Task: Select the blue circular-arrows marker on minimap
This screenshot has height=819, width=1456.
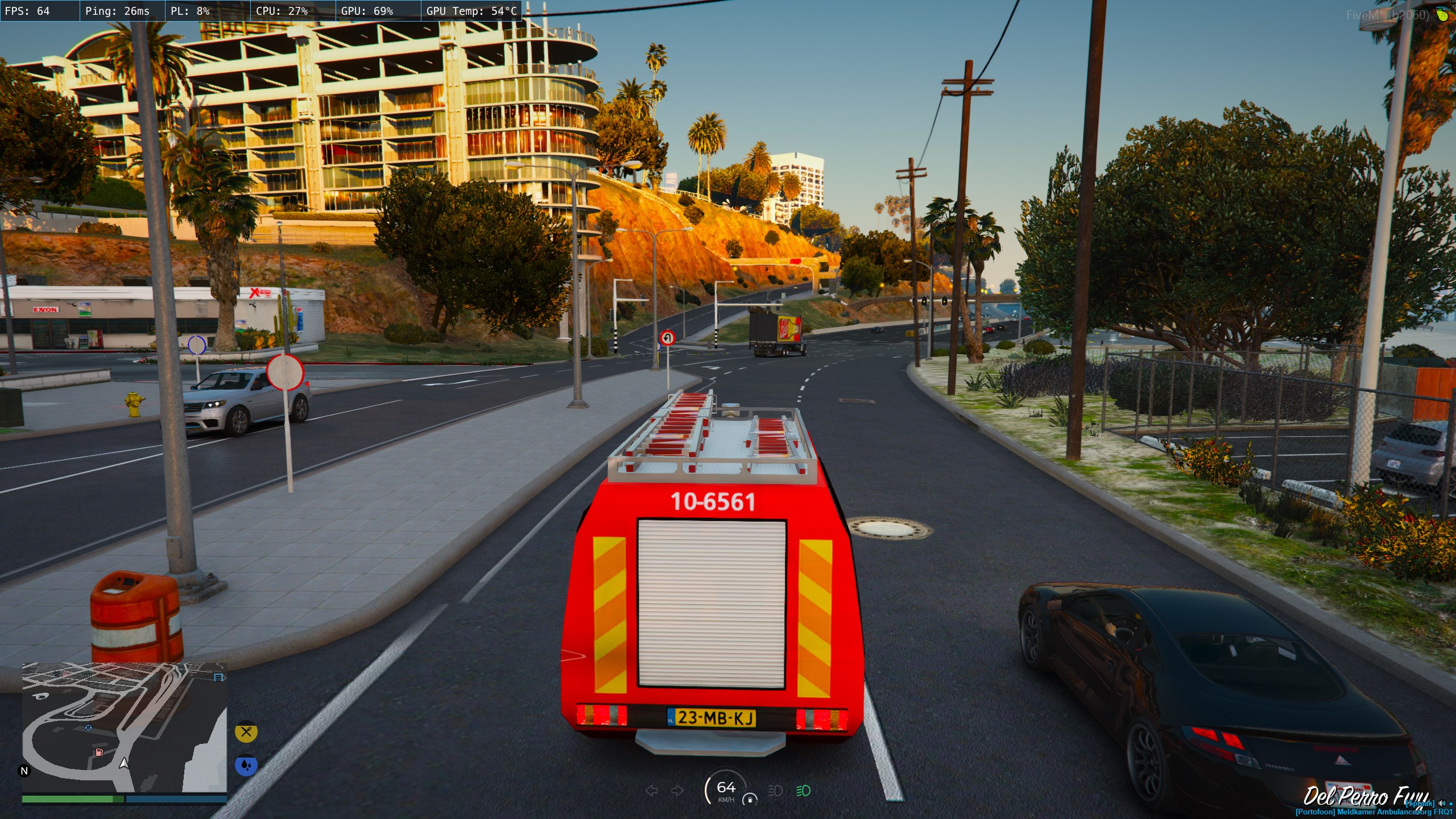Action: pyautogui.click(x=88, y=727)
